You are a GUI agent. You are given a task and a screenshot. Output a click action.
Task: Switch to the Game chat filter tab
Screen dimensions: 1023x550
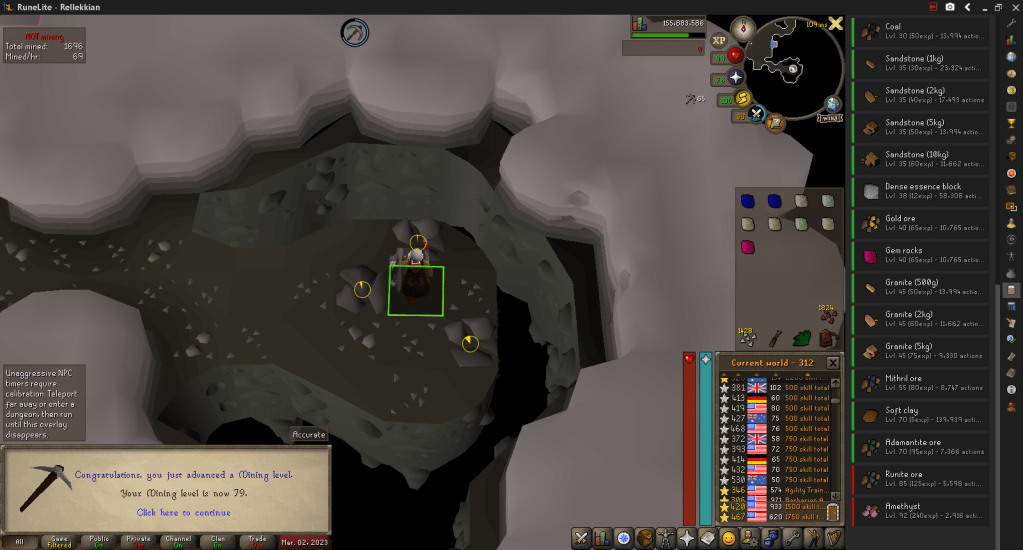coord(59,541)
